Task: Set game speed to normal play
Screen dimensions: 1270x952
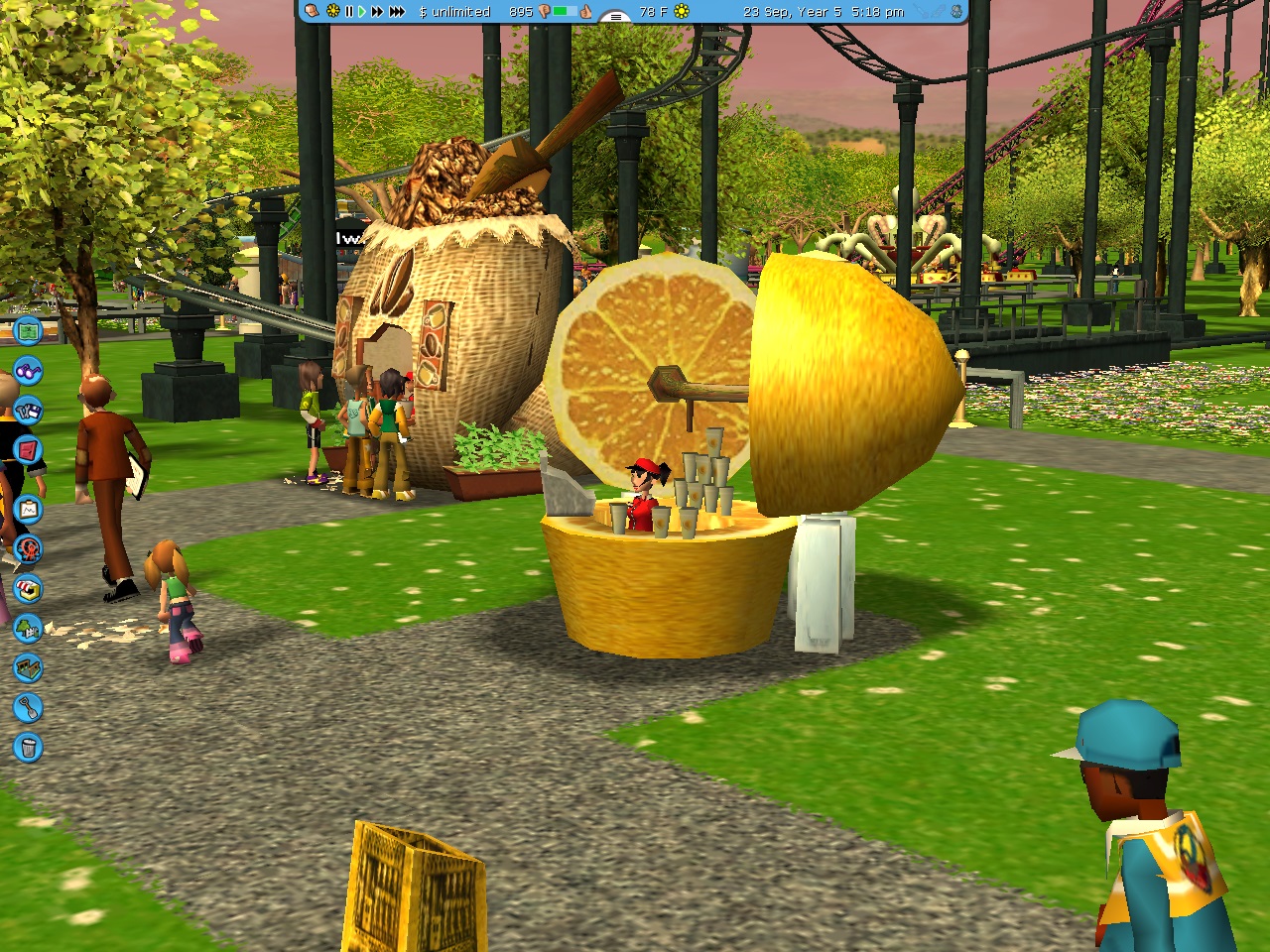Action: (x=362, y=12)
